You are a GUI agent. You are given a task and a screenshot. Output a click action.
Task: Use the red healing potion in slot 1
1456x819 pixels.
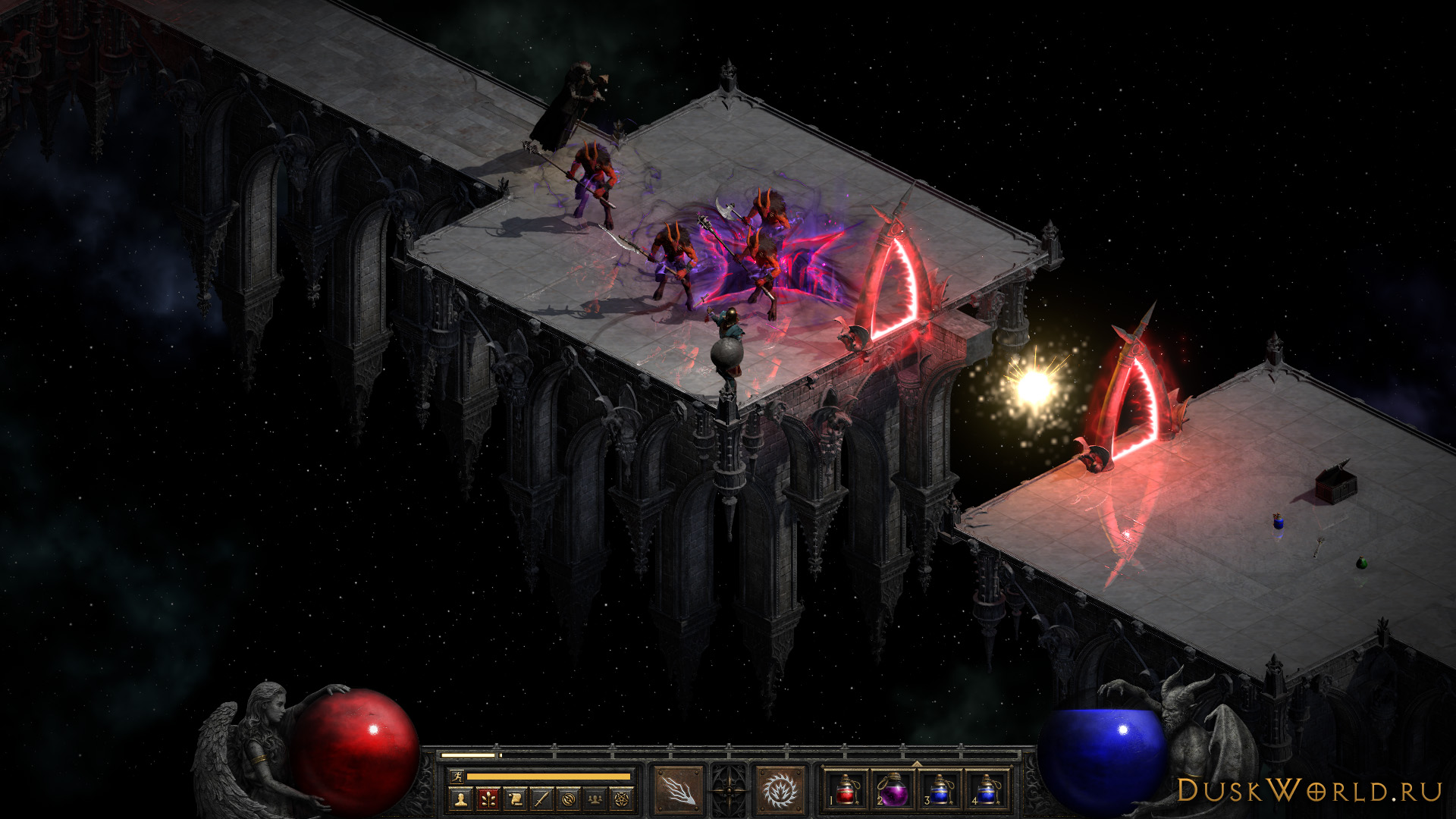coord(847,789)
